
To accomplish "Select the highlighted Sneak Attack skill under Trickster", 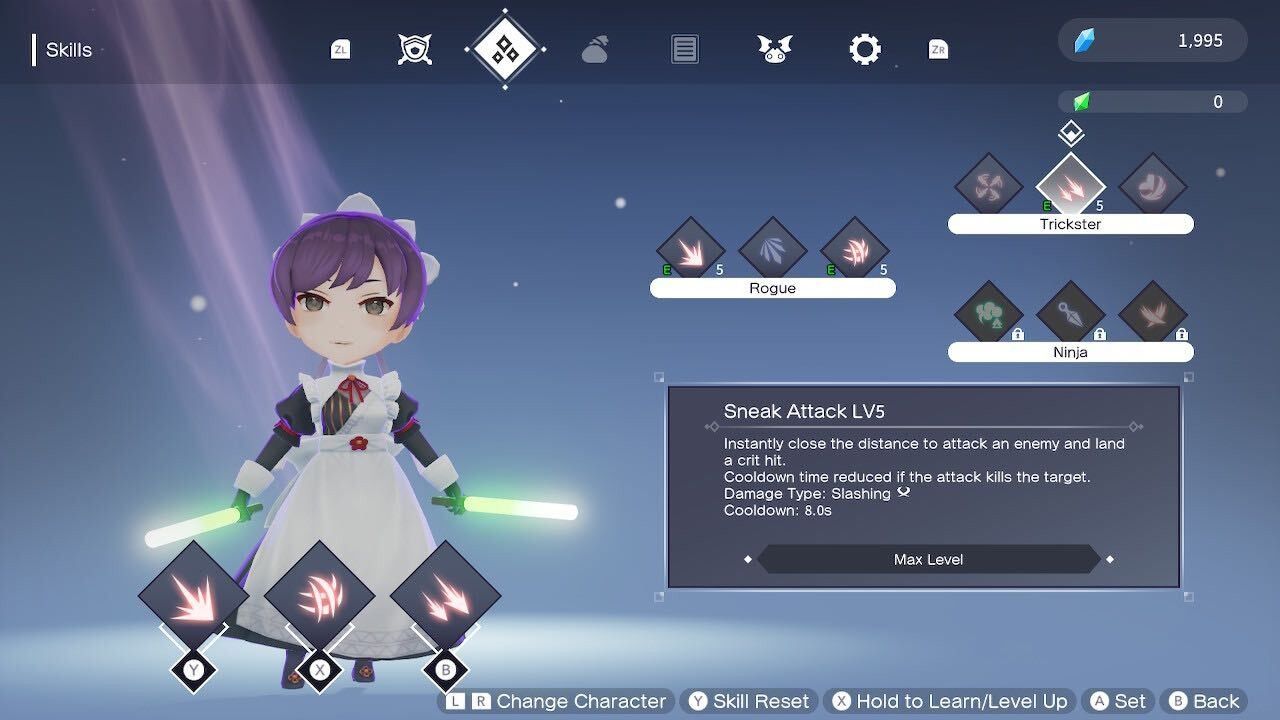I will point(1070,185).
